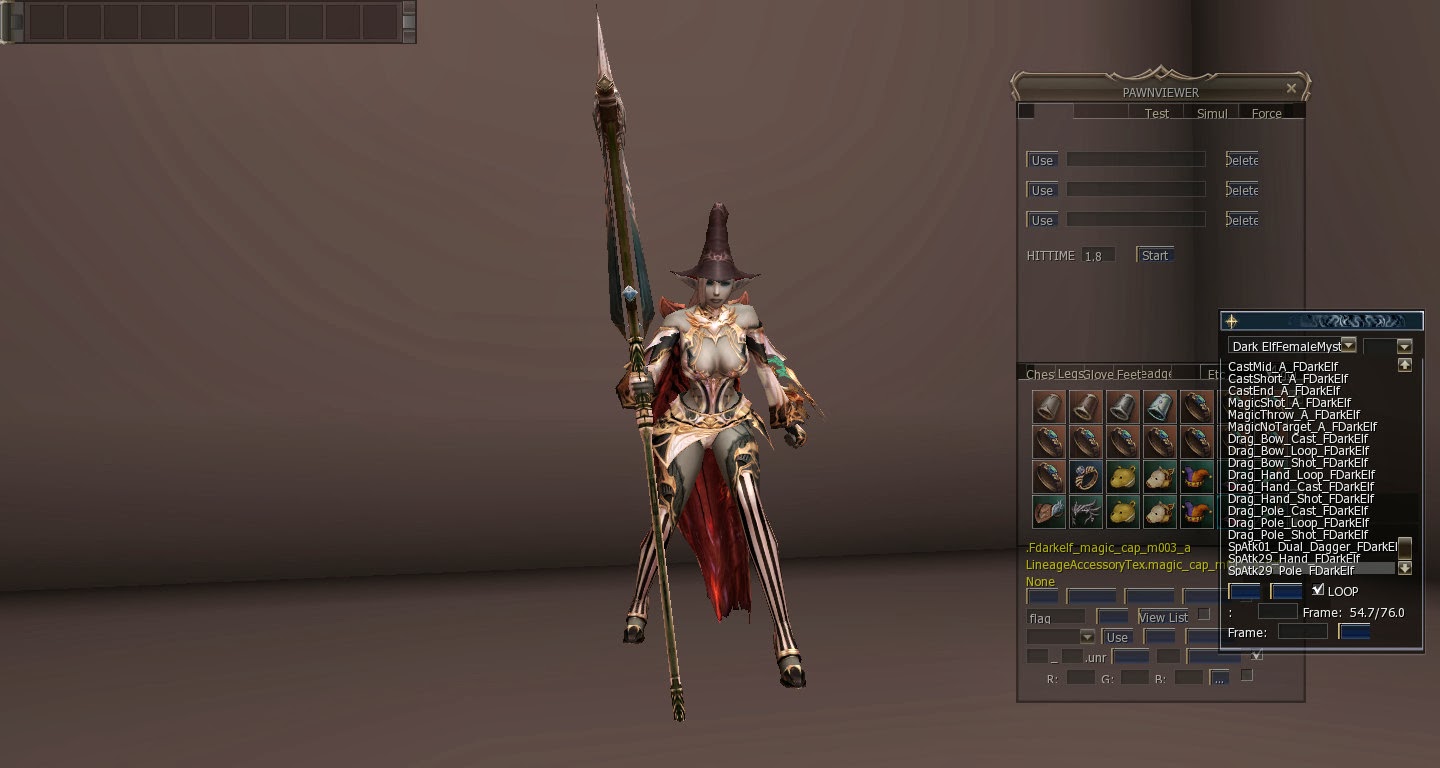Select the ornate blue-stone ring icon
Screen dimensions: 1440x768
click(x=1086, y=477)
